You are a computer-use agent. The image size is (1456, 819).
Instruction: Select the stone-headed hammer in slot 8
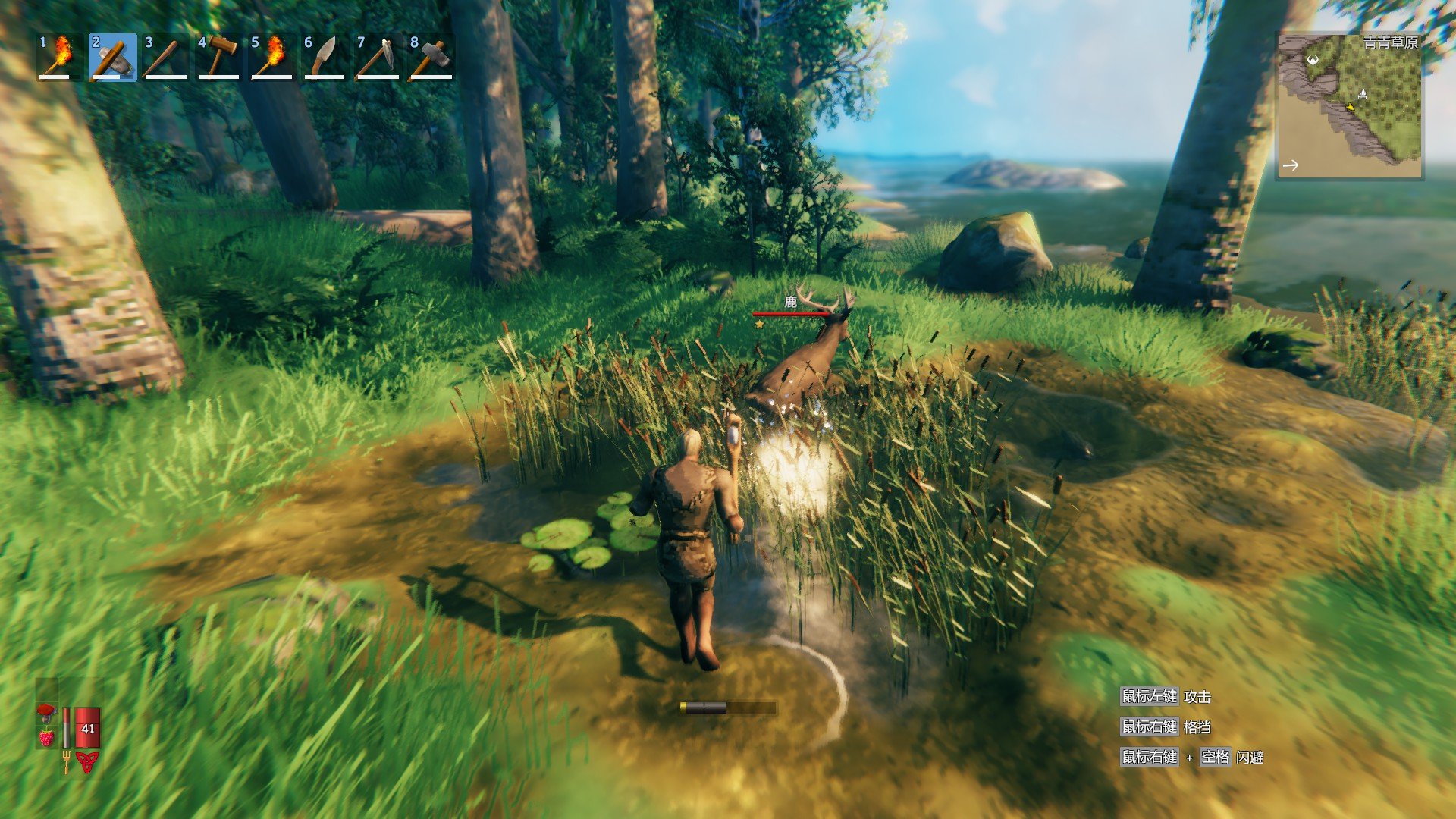pyautogui.click(x=431, y=57)
